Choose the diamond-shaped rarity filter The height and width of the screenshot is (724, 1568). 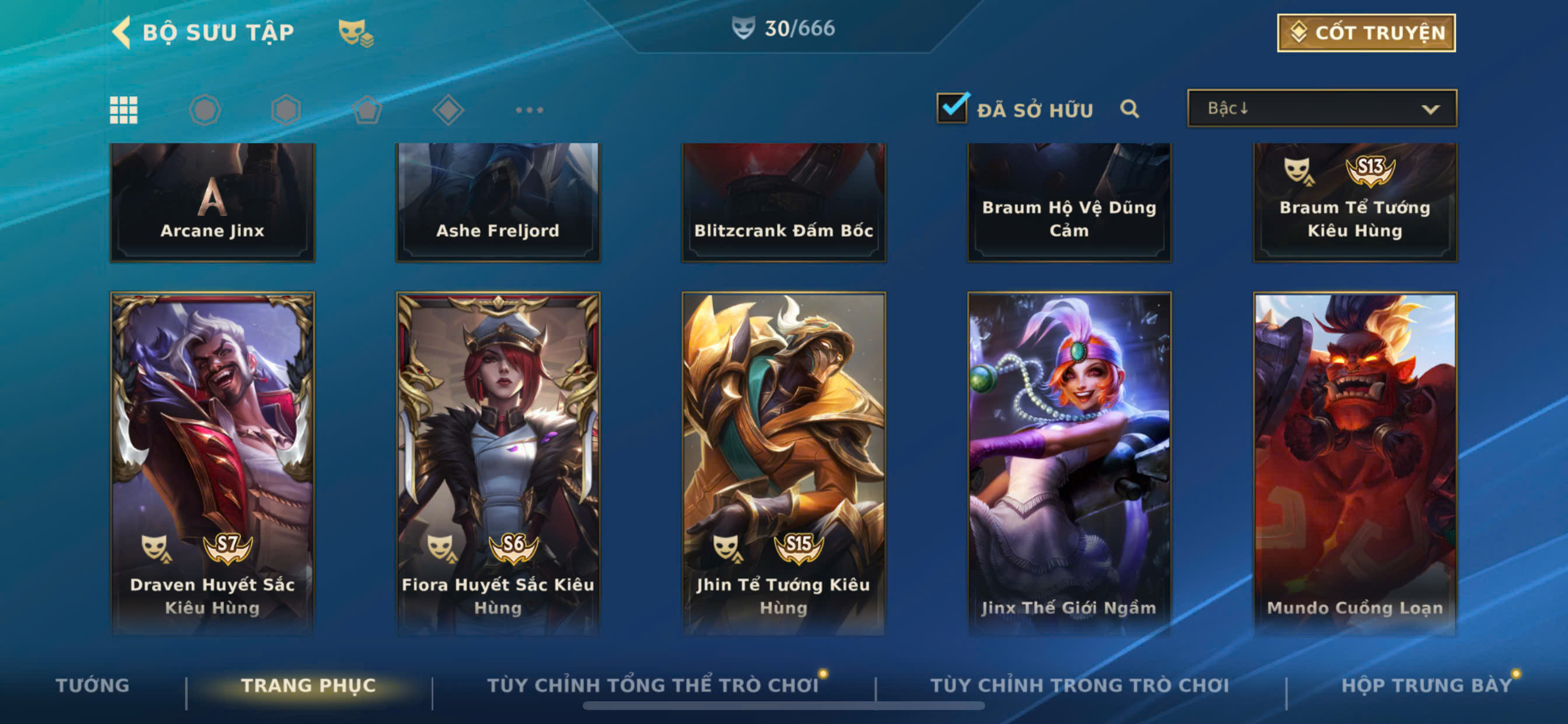click(448, 110)
